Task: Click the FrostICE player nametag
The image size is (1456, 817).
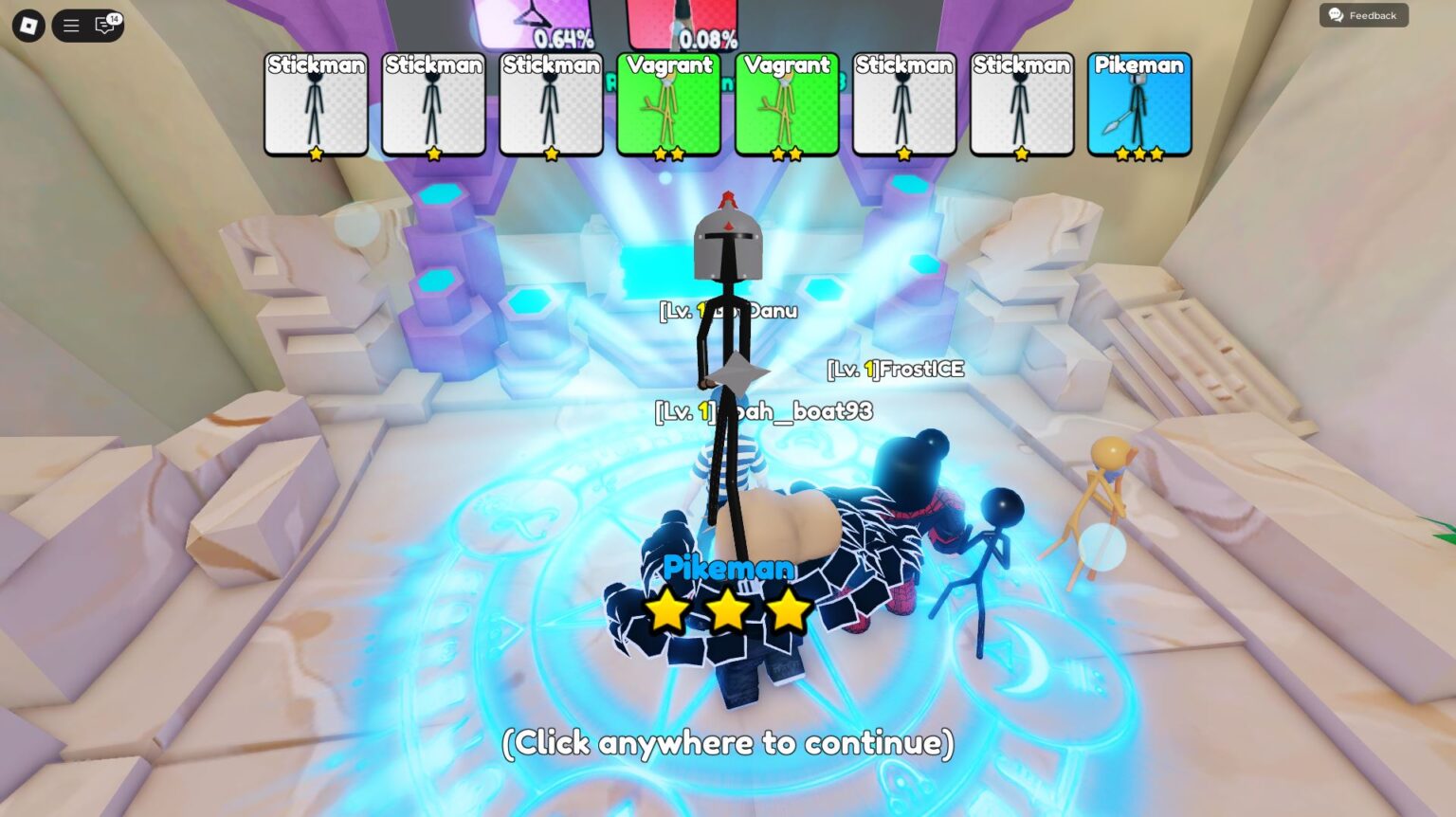Action: (894, 372)
